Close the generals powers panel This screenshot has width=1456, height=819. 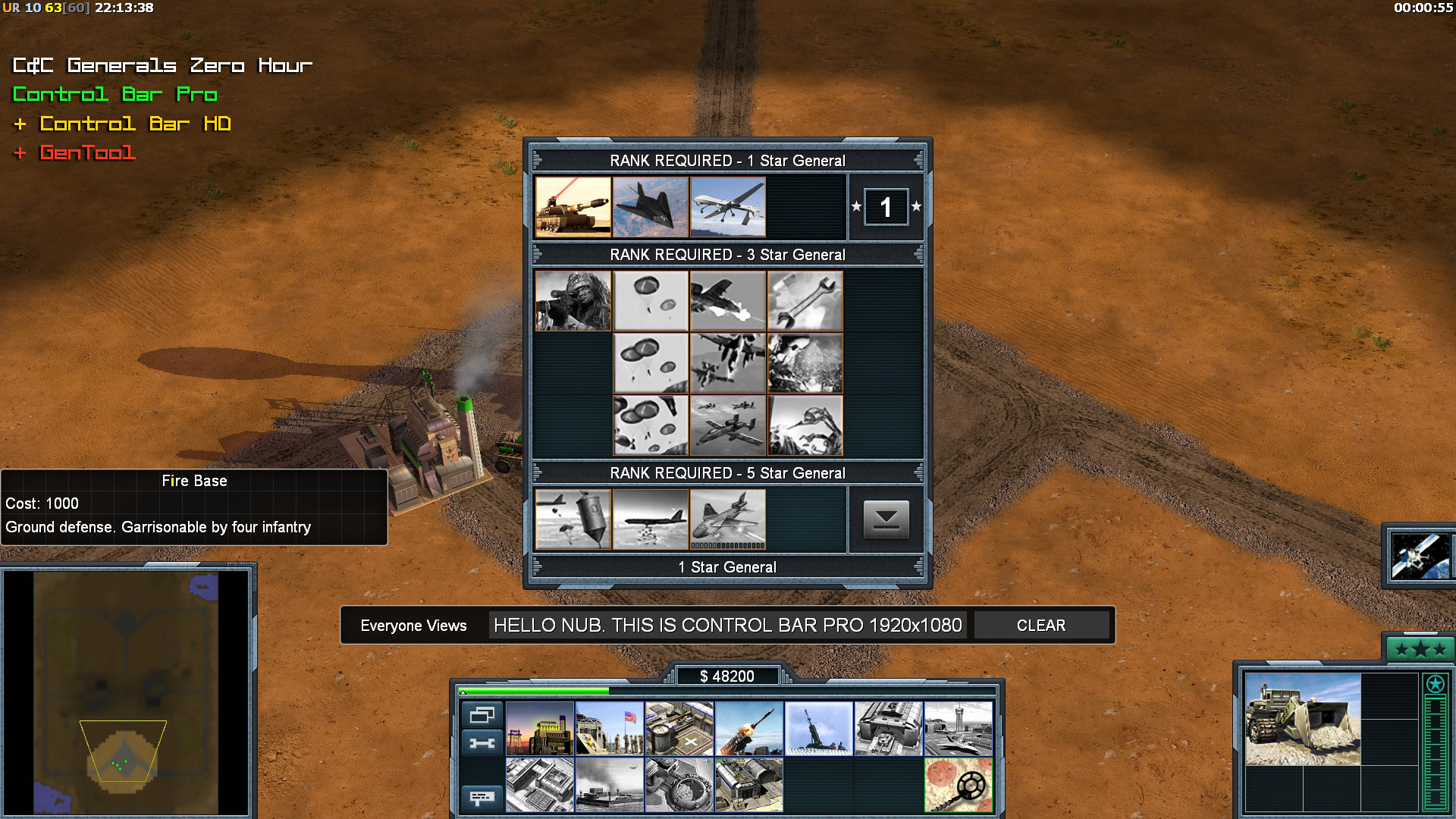886,519
